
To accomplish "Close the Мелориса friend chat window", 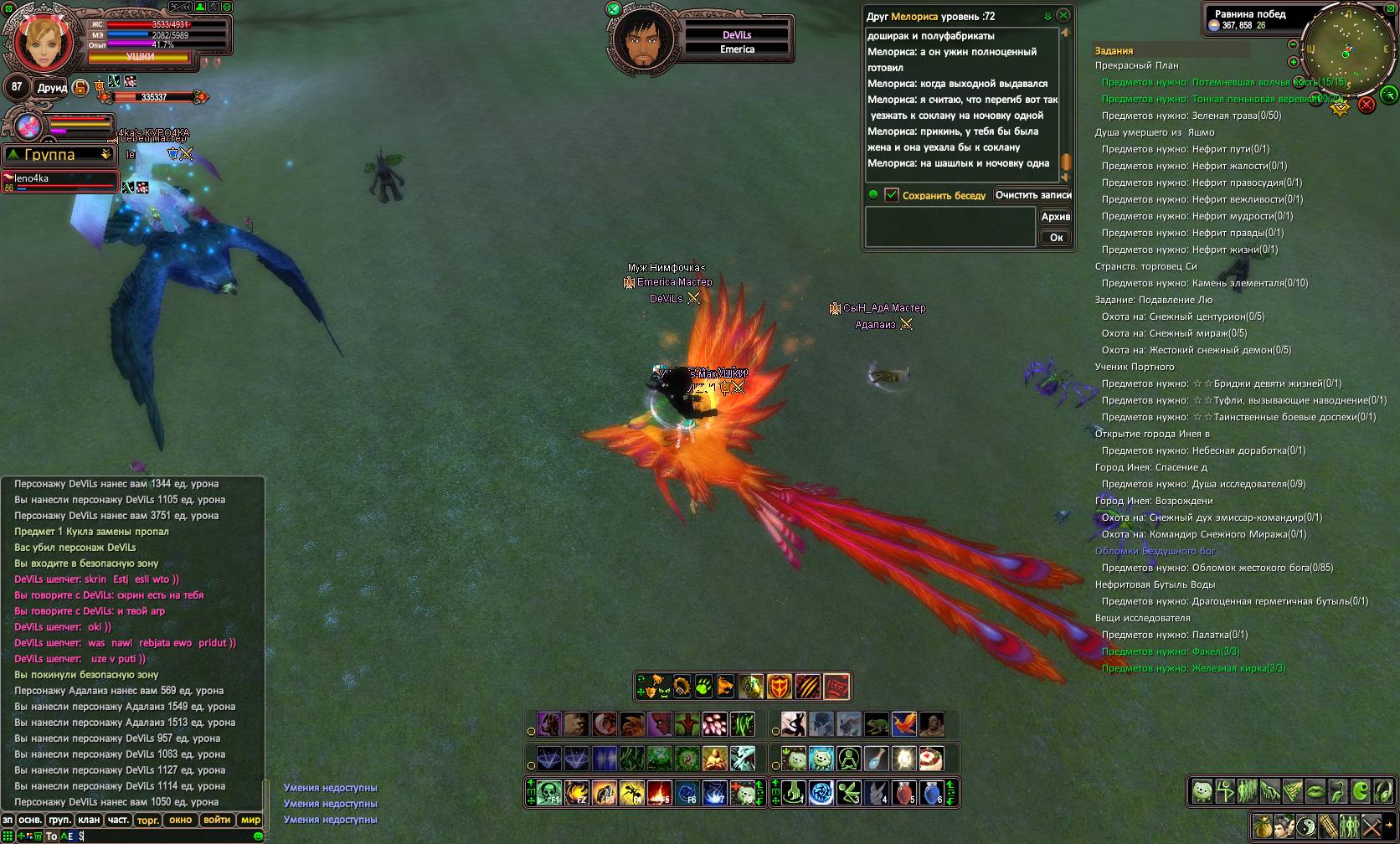I will pos(1063,15).
